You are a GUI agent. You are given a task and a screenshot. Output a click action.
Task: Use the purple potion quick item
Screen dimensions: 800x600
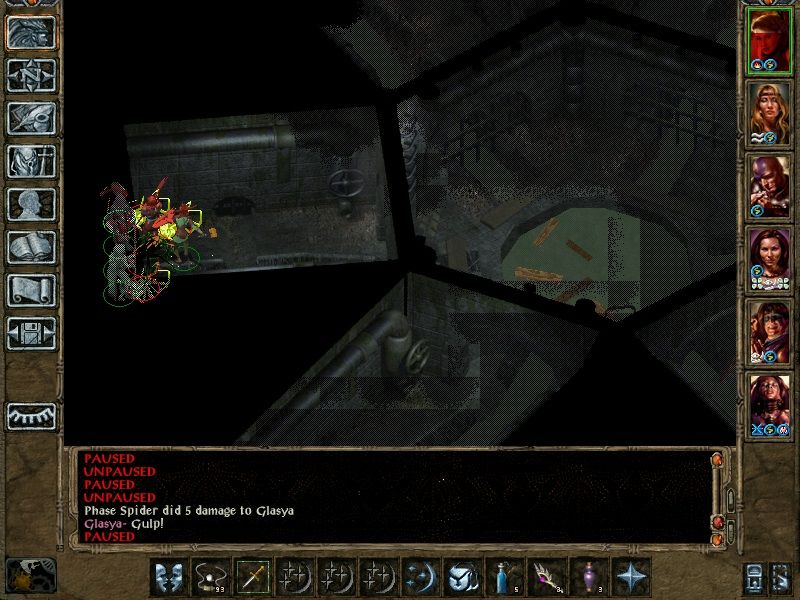click(589, 578)
